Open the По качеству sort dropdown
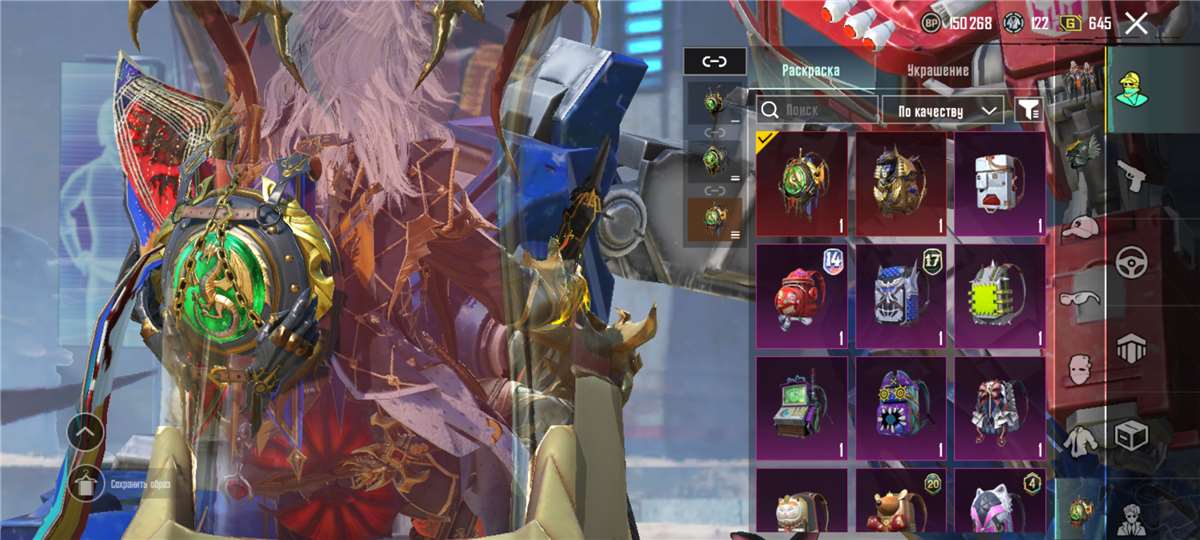The image size is (1200, 540). (x=943, y=110)
